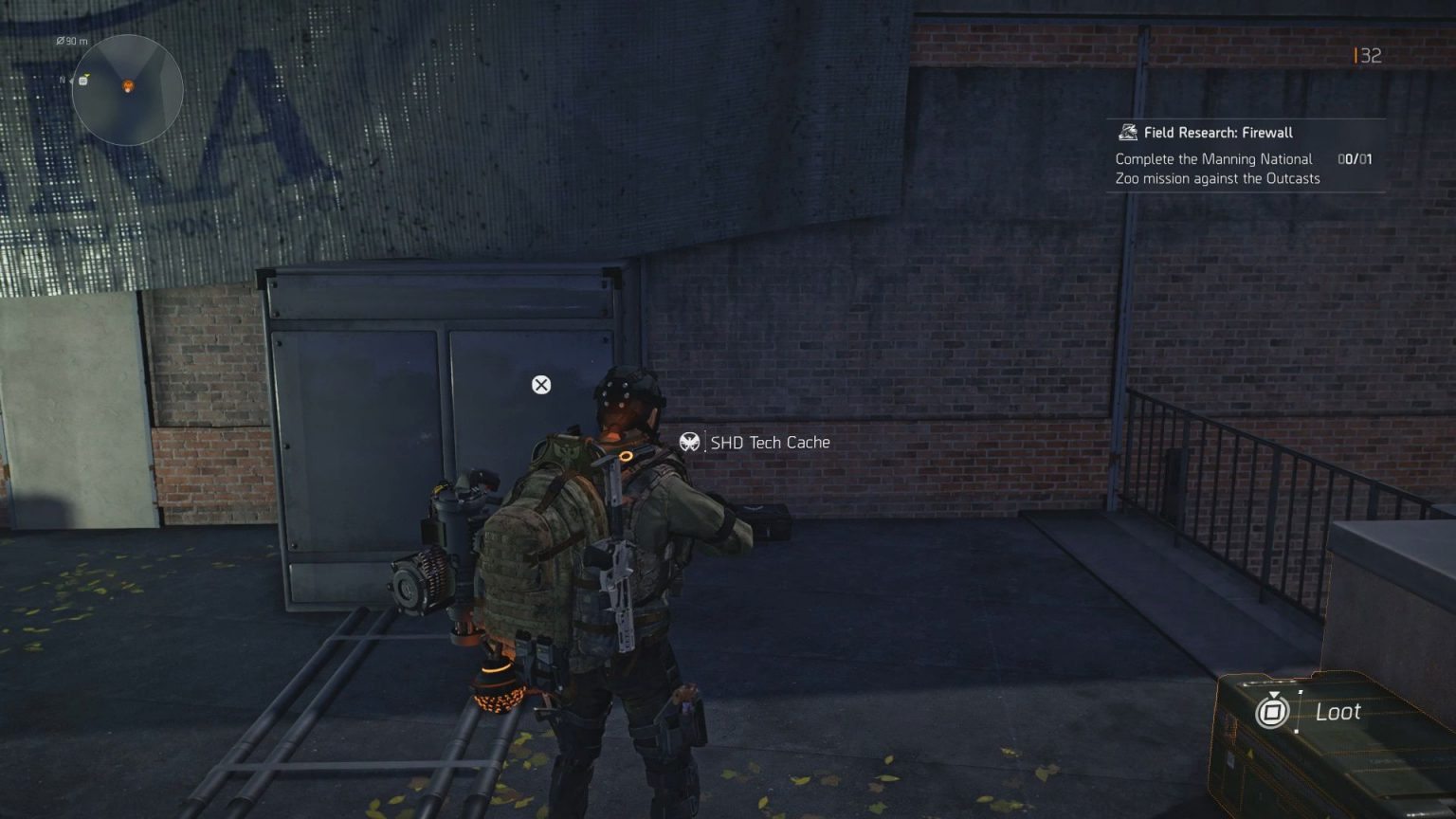The height and width of the screenshot is (819, 1456).
Task: Click the square button icon beside Loot
Action: (x=1273, y=711)
